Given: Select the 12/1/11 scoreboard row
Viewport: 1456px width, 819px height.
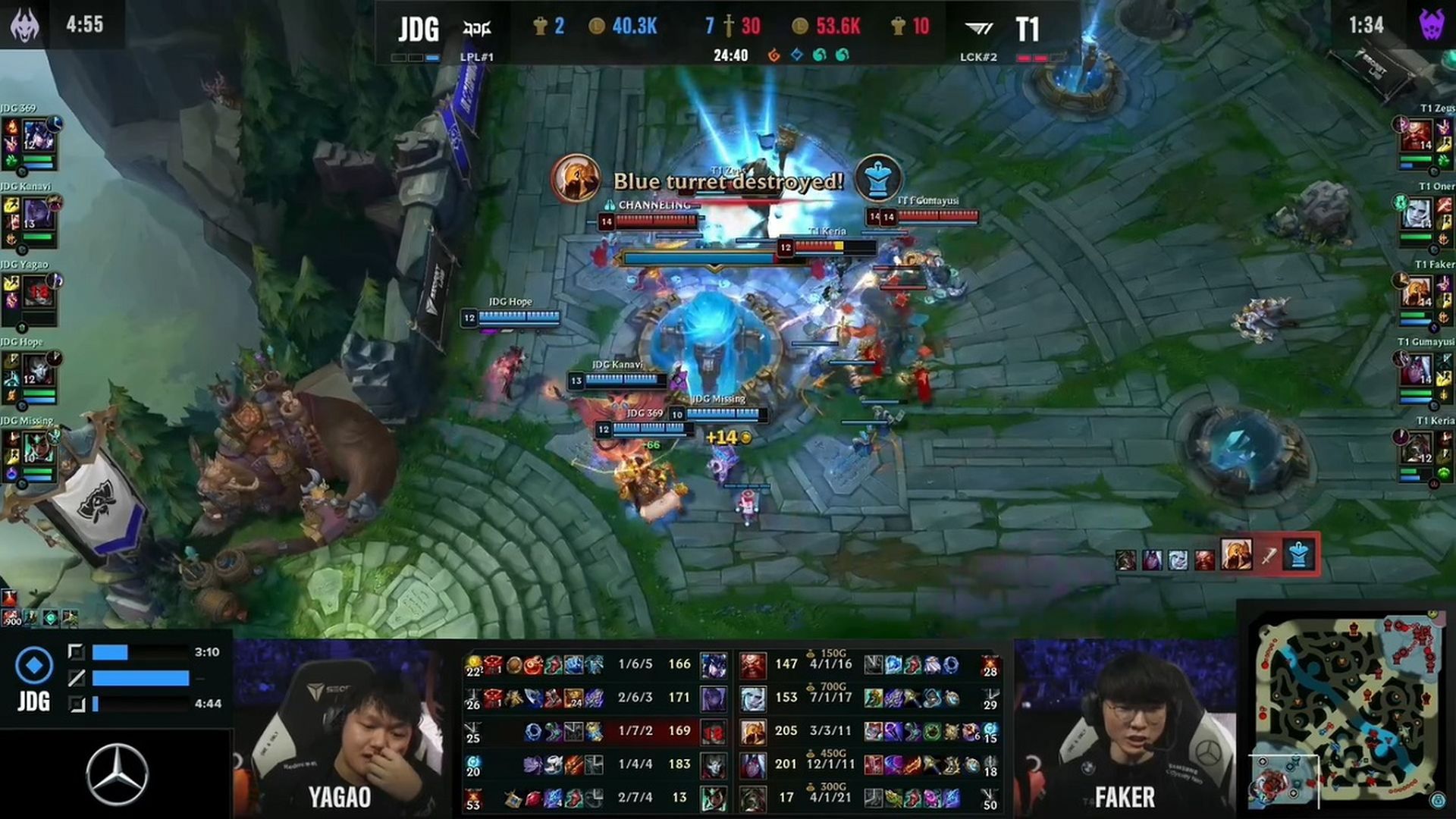Looking at the screenshot, I should (831, 764).
